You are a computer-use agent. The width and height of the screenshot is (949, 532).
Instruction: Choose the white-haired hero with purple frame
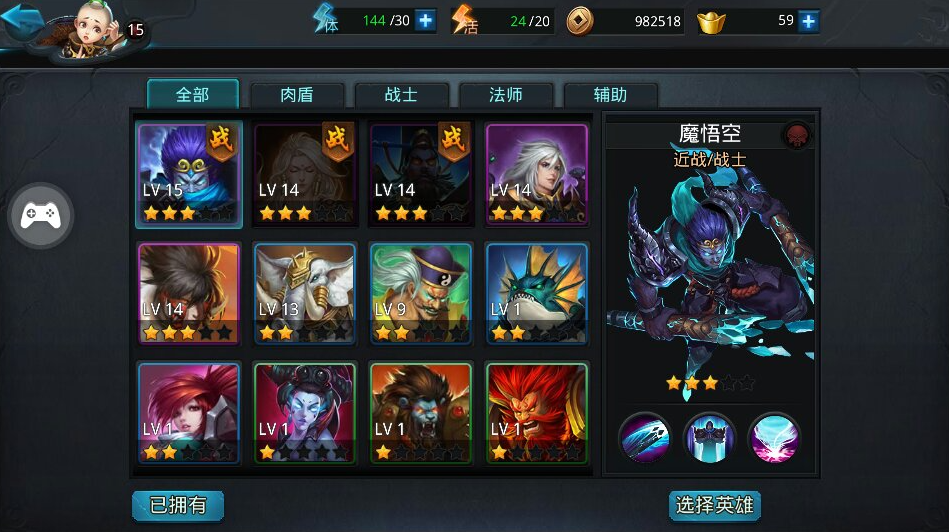tap(537, 172)
